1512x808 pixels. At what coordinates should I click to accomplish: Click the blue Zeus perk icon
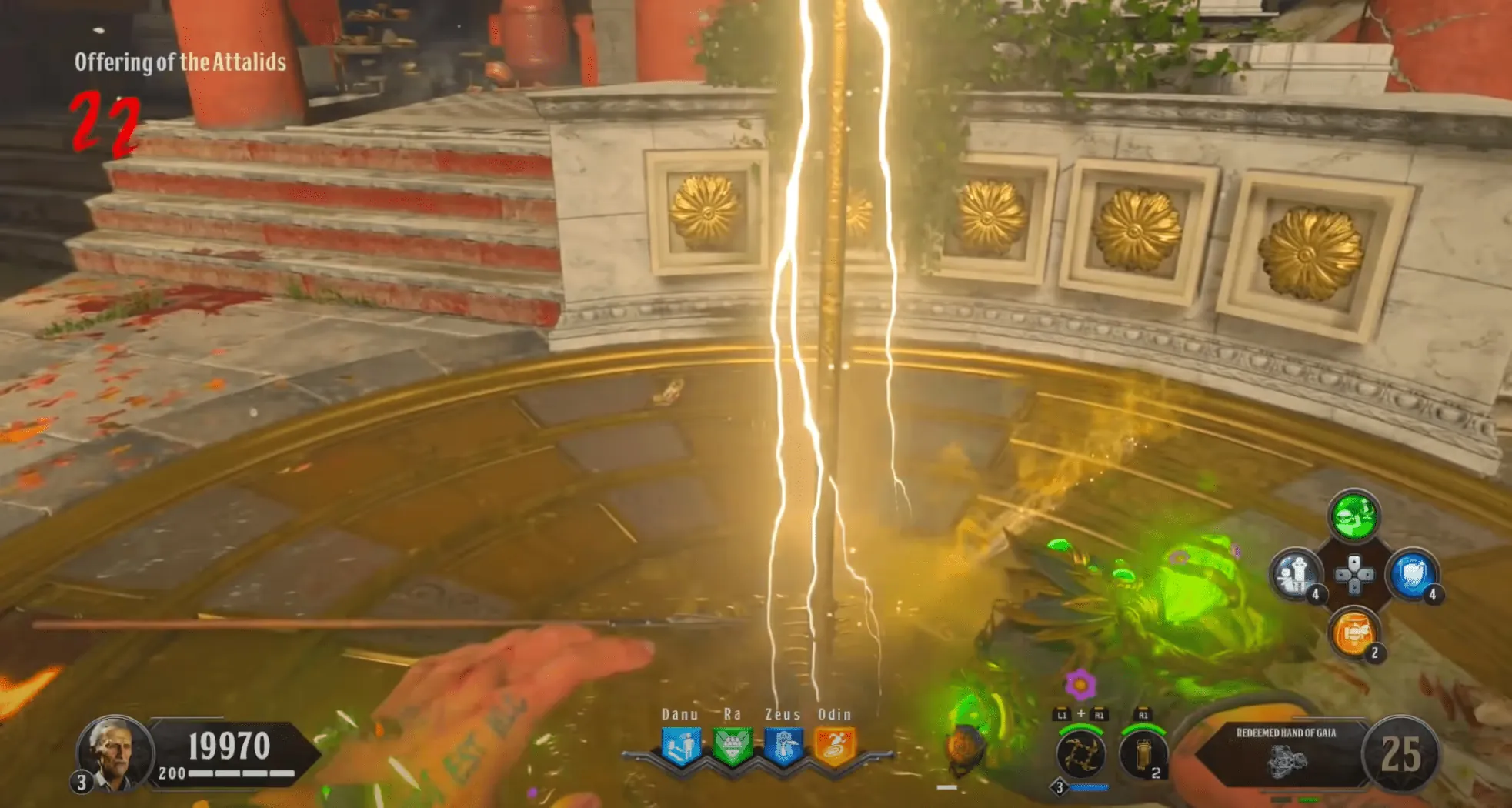point(783,746)
